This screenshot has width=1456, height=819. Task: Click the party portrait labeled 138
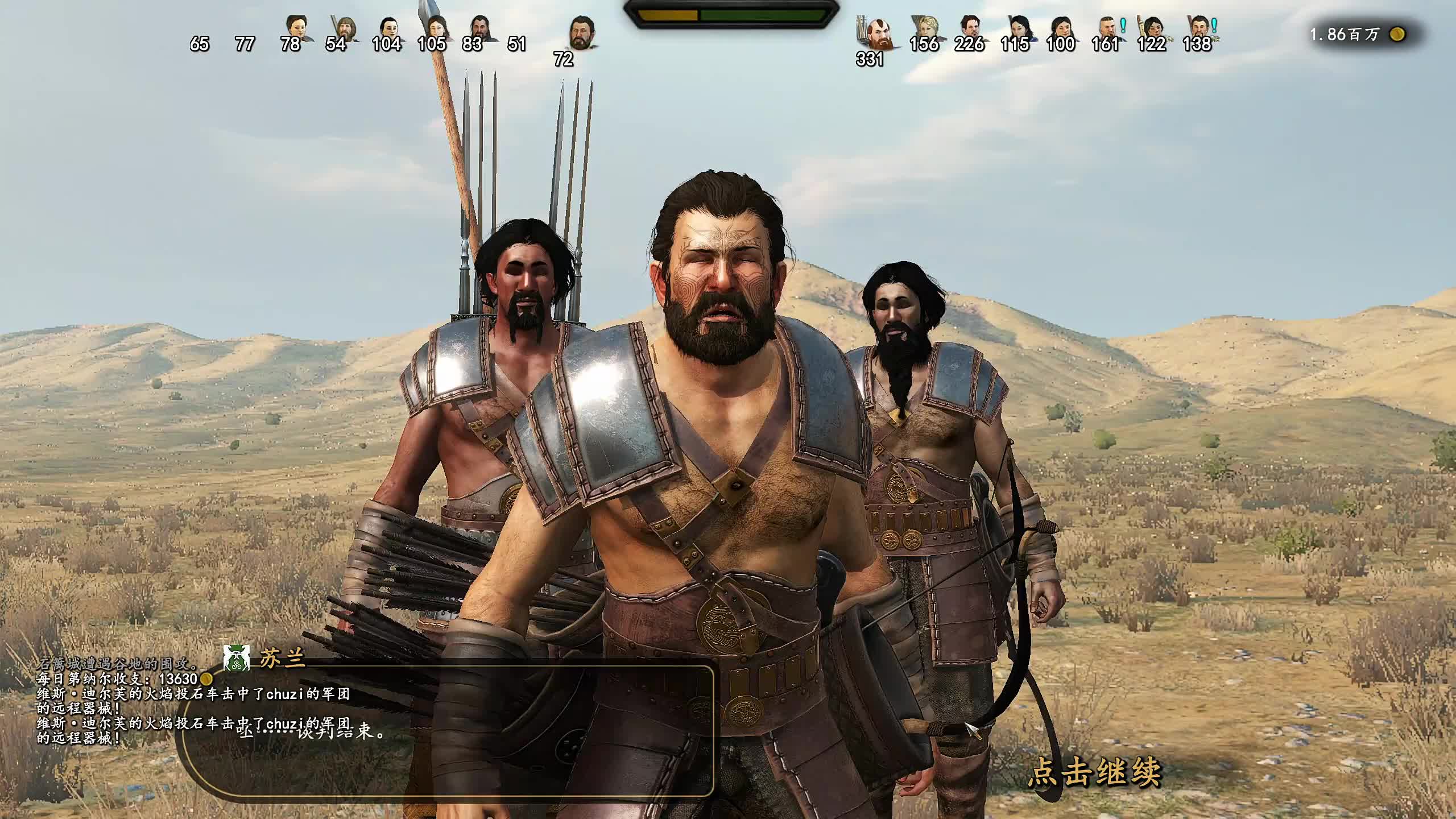(1199, 27)
